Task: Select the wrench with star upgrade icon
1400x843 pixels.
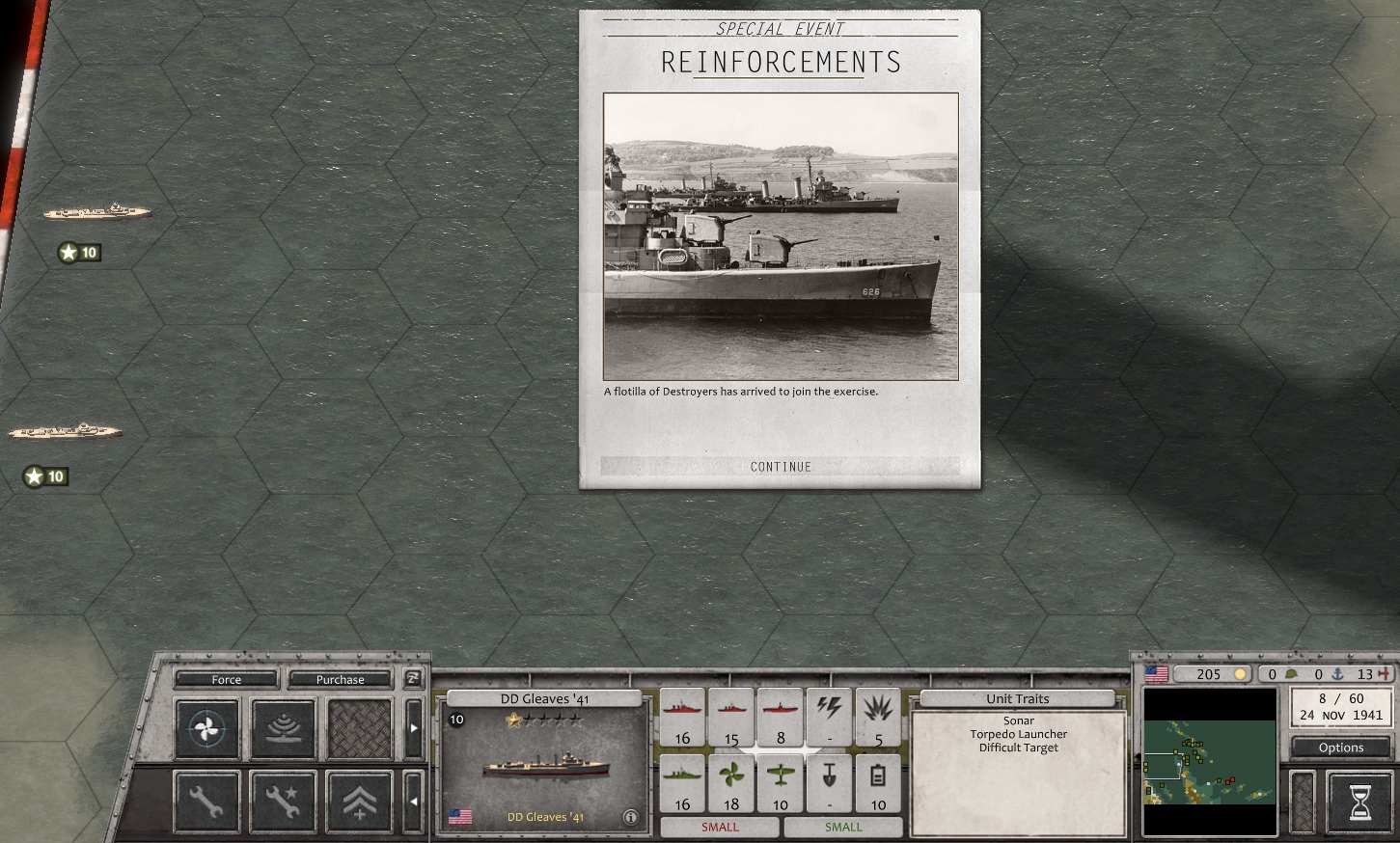Action: pyautogui.click(x=283, y=801)
